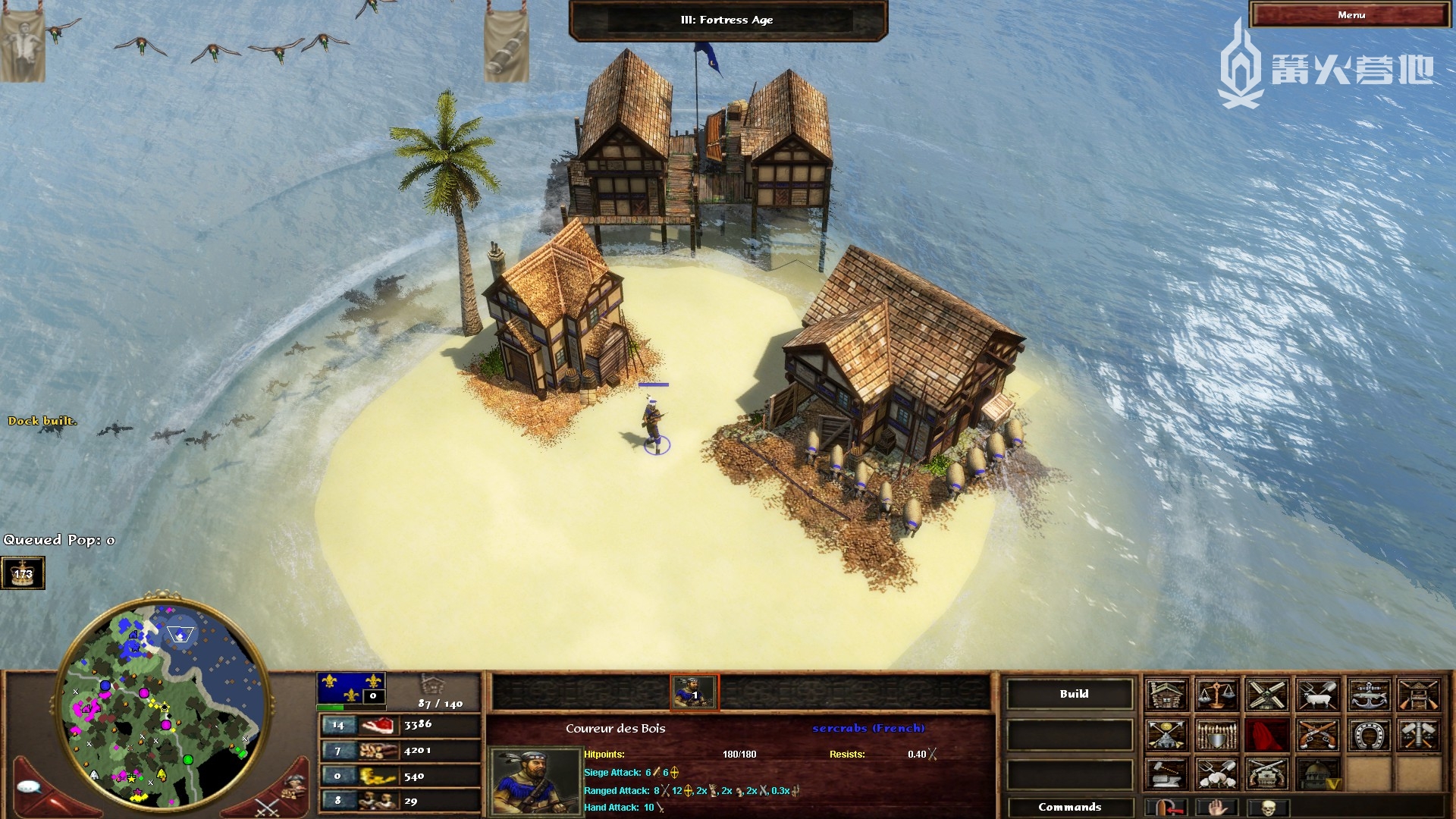The height and width of the screenshot is (819, 1456).
Task: Build a Livestock Pen with sheep icon
Action: (1318, 695)
